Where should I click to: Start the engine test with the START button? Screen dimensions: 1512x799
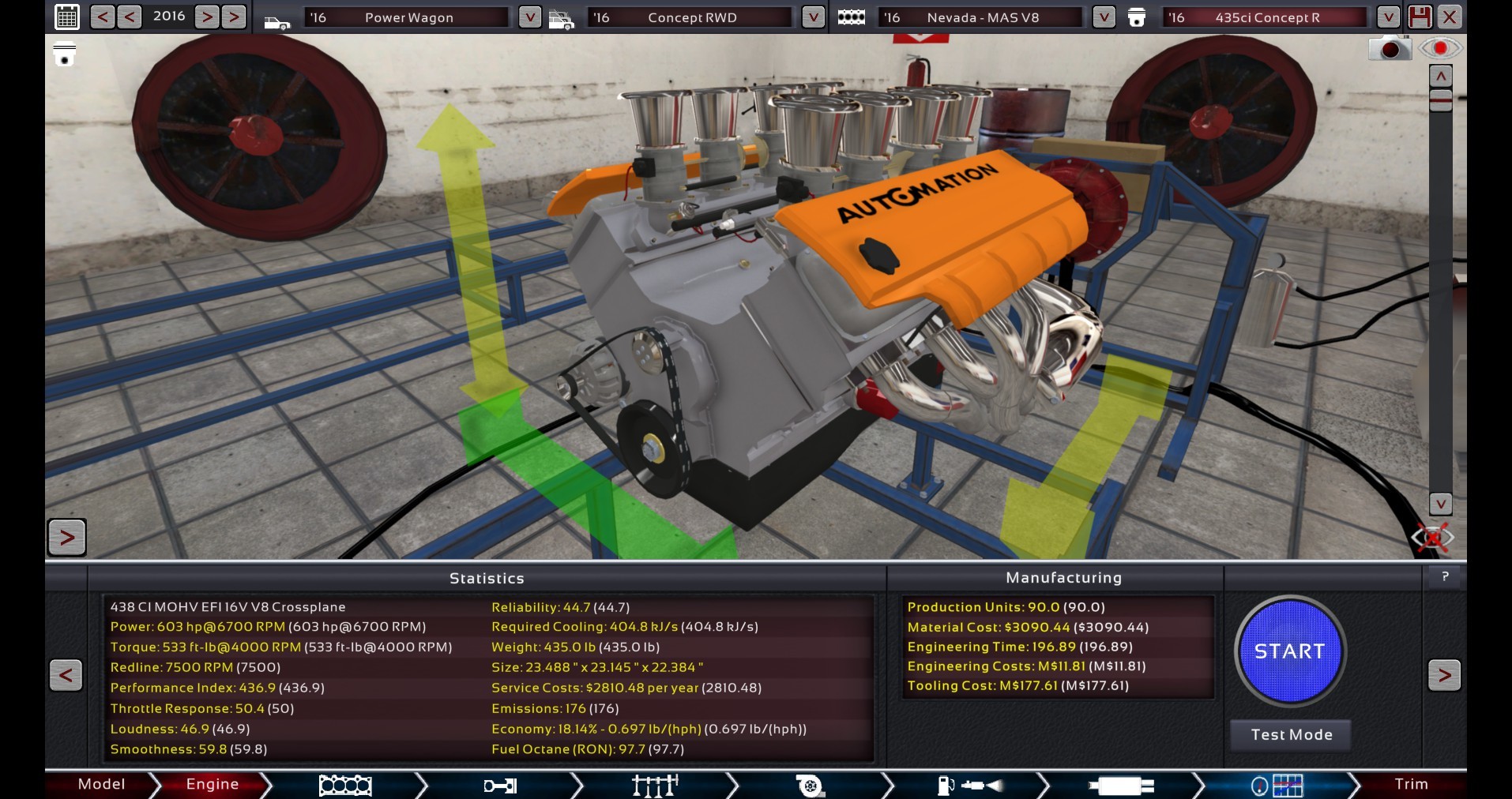1290,651
